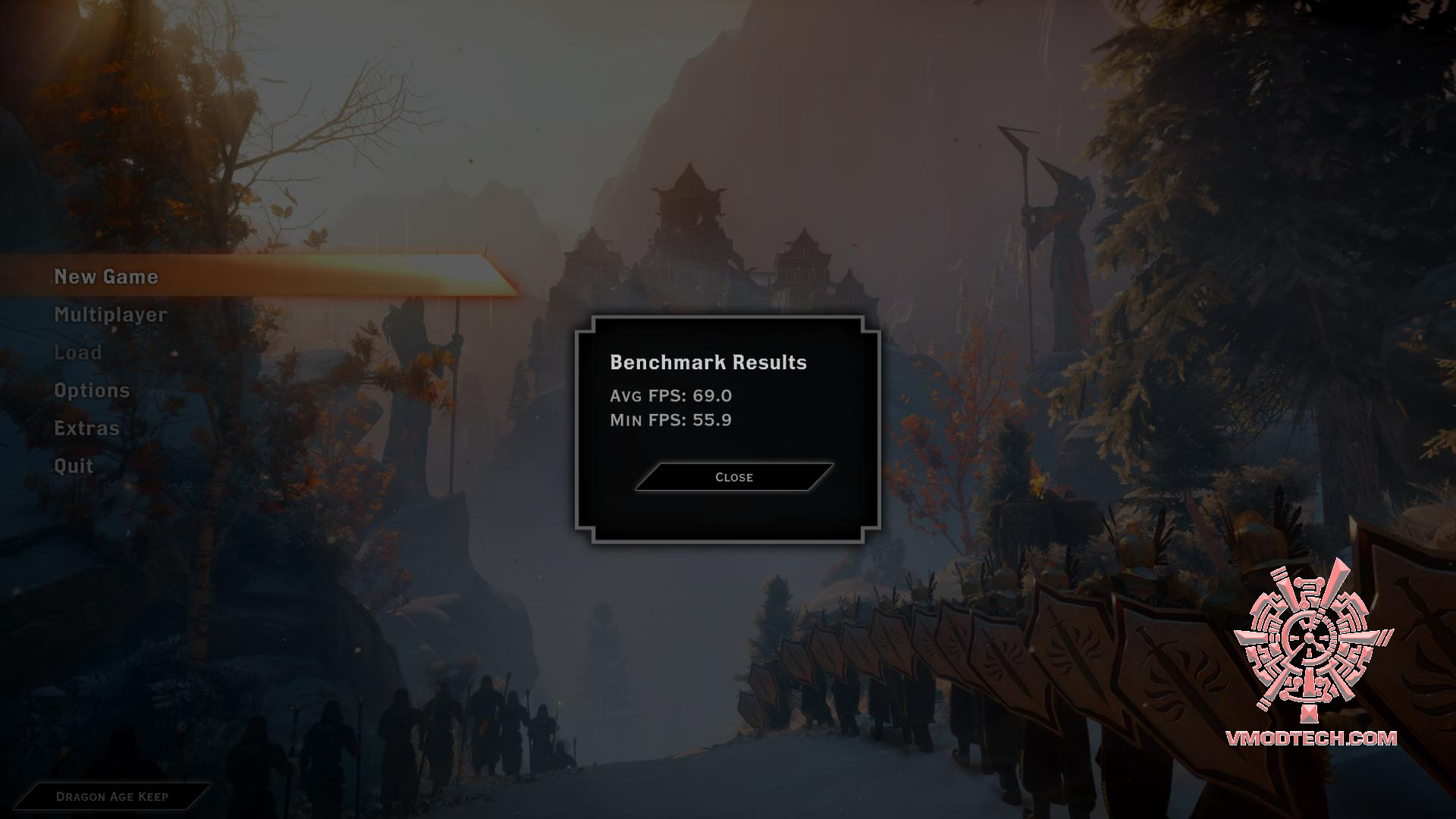1456x819 pixels.
Task: Choose Extras from the main menu
Action: tap(87, 428)
